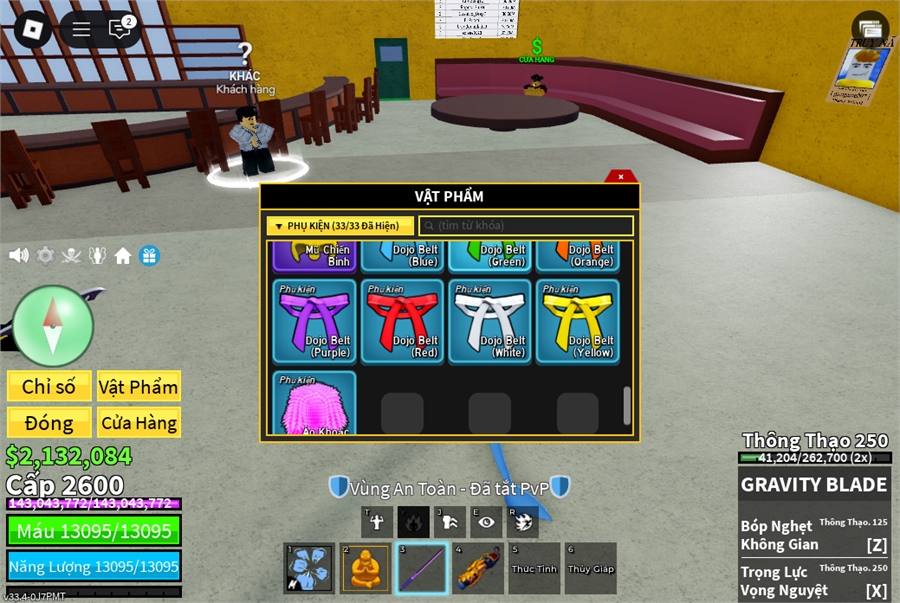Claim rewards via the blue gift icon
The image size is (900, 603).
[149, 255]
